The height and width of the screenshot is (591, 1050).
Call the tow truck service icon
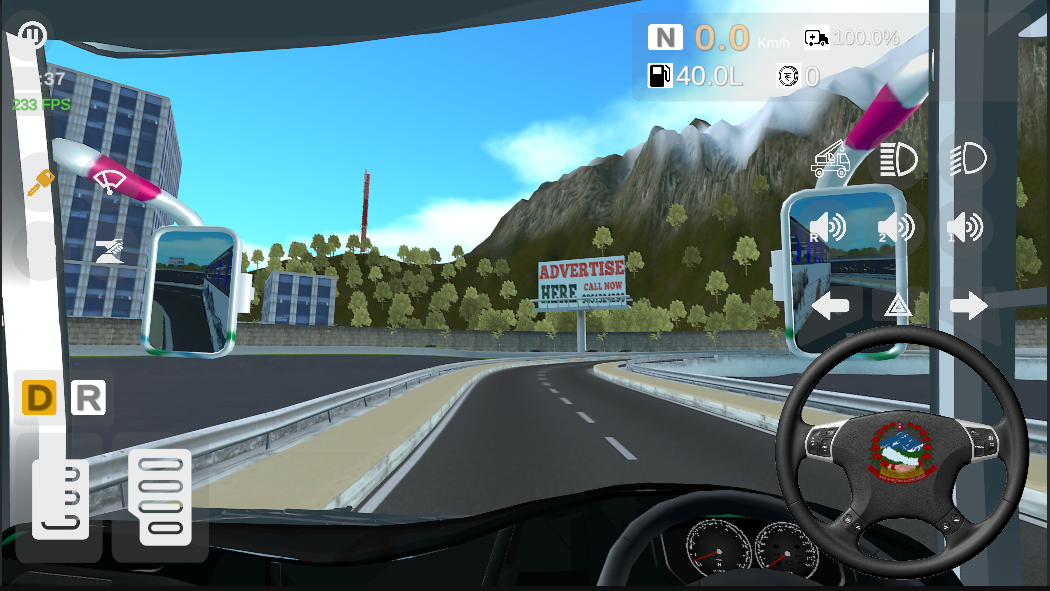click(x=831, y=159)
